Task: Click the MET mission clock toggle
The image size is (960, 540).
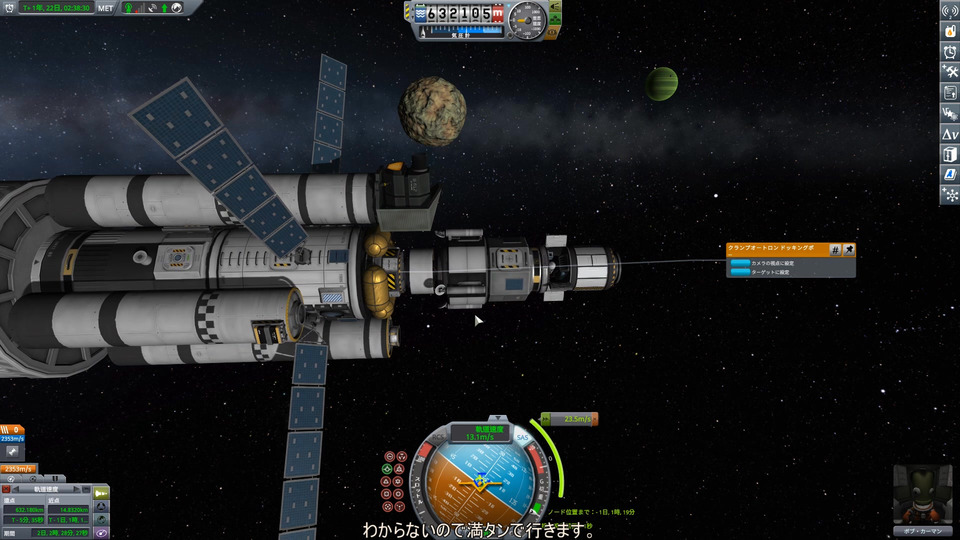Action: (105, 7)
